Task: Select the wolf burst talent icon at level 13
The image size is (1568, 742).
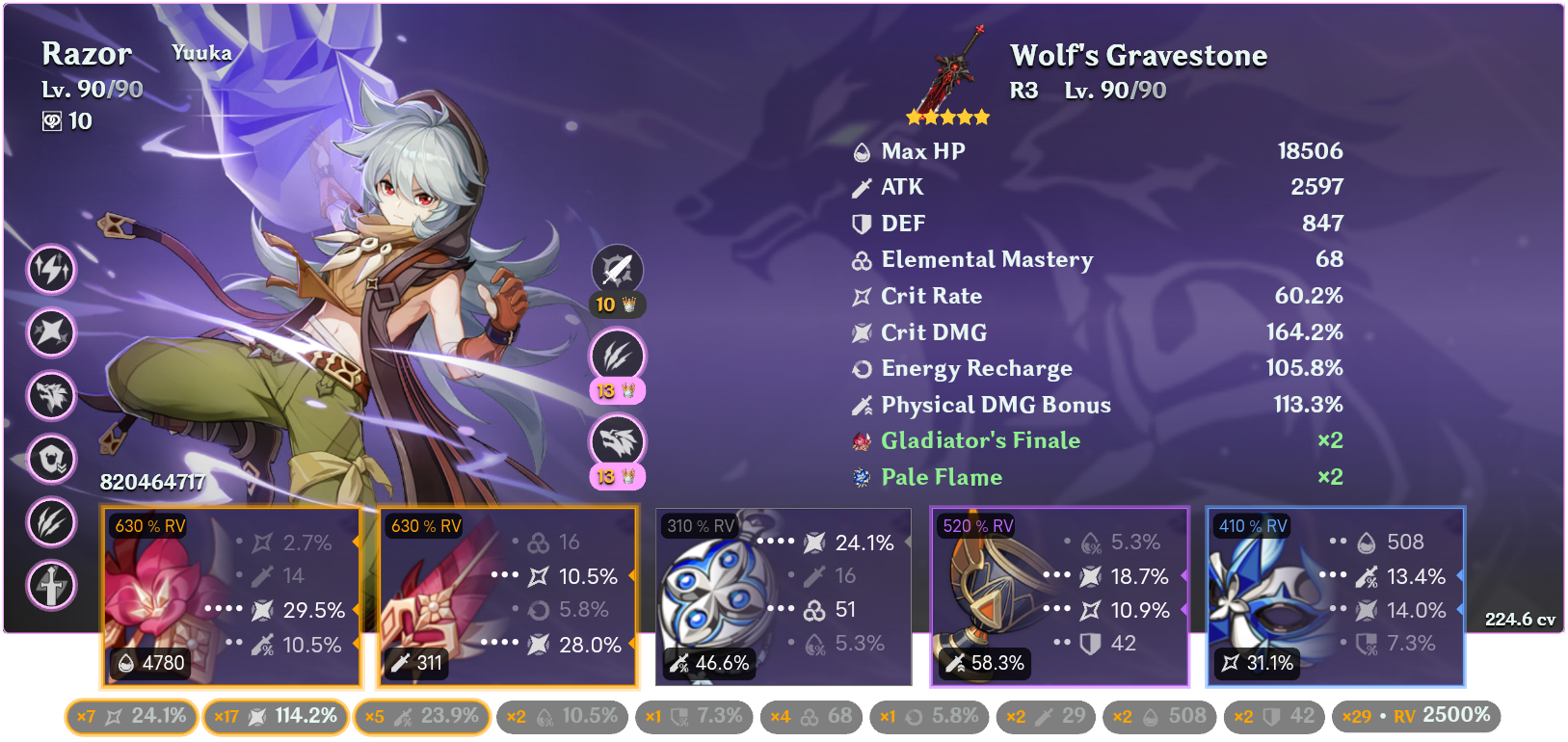Action: (618, 440)
